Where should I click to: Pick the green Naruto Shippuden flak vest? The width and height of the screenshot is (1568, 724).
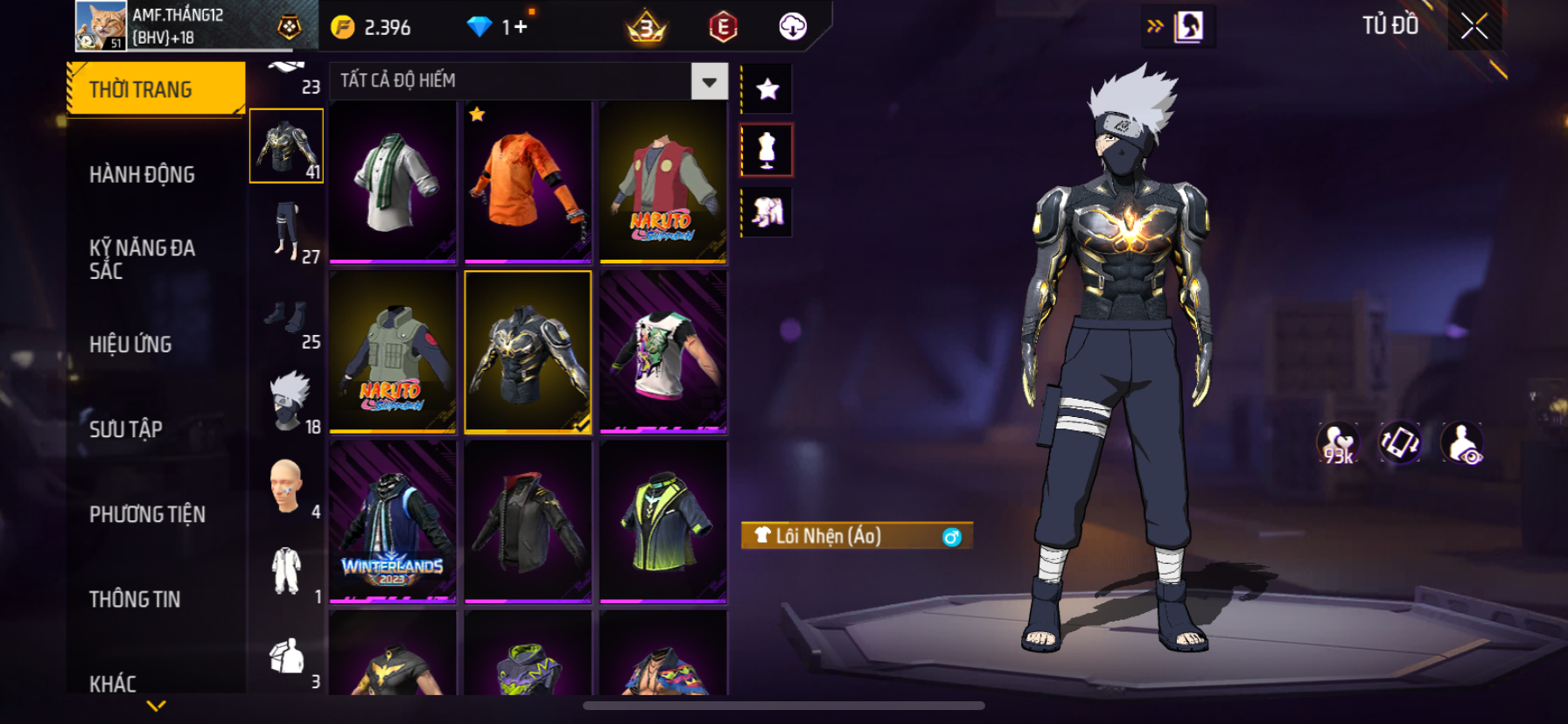coord(393,352)
